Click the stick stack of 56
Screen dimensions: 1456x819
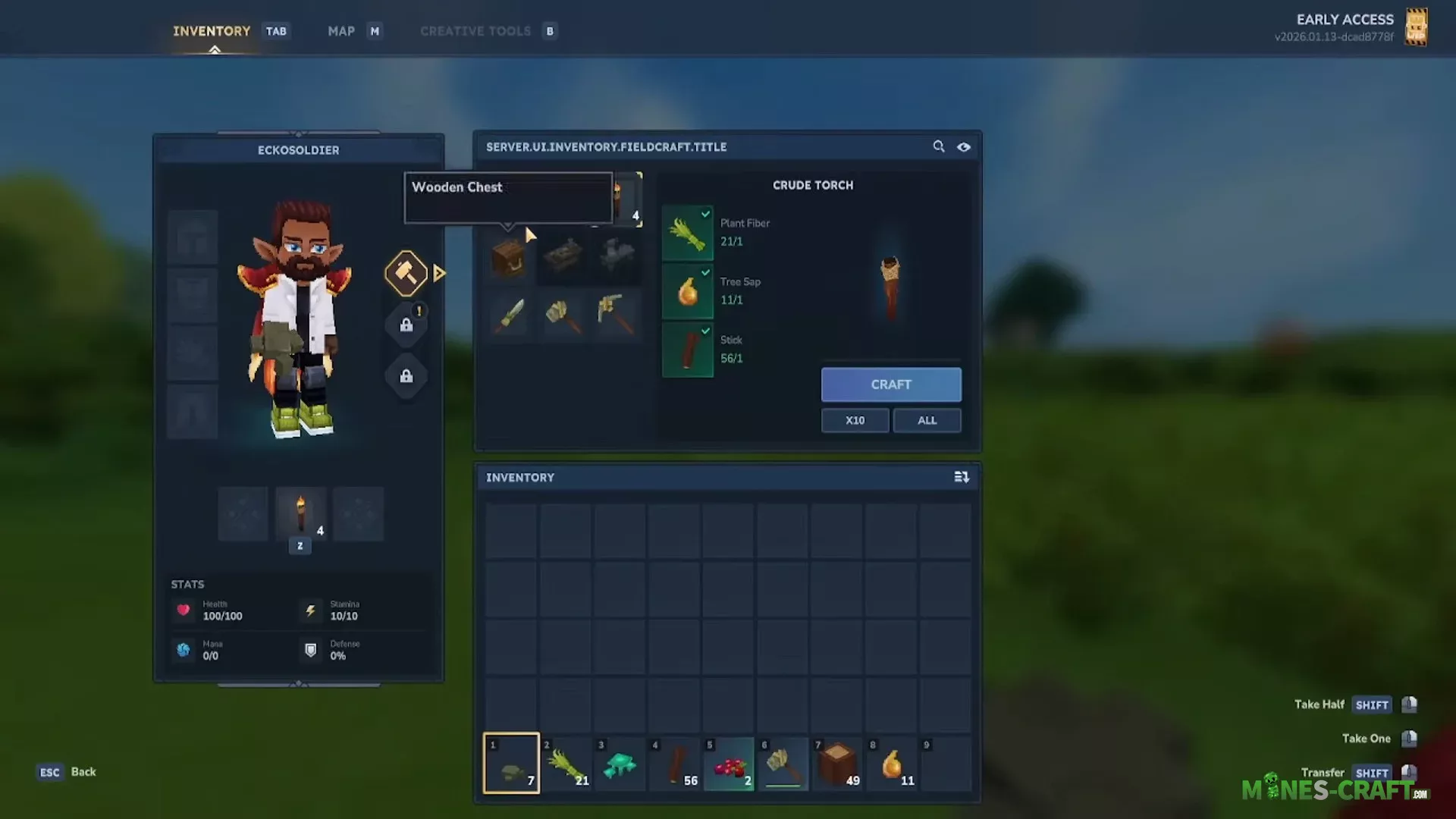pos(675,764)
